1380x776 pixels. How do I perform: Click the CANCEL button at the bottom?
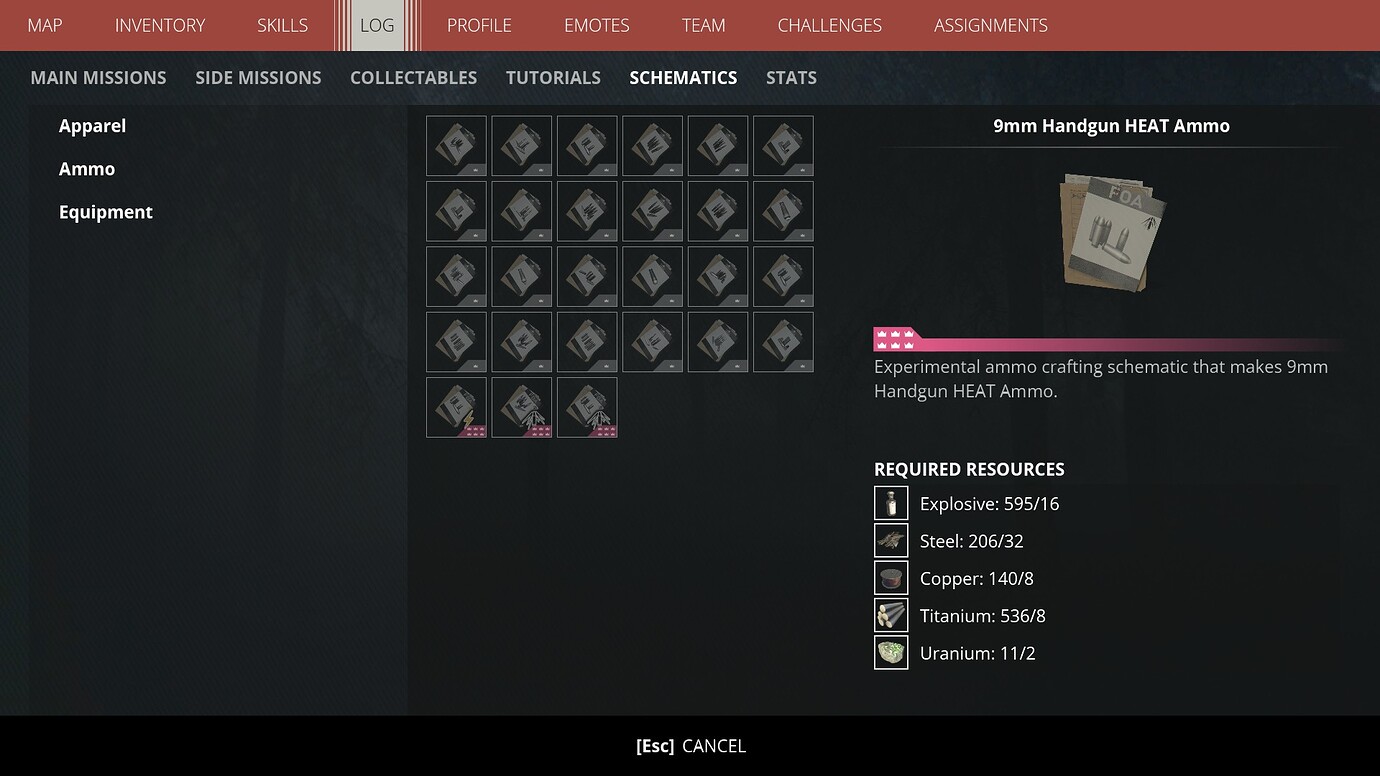pos(690,745)
